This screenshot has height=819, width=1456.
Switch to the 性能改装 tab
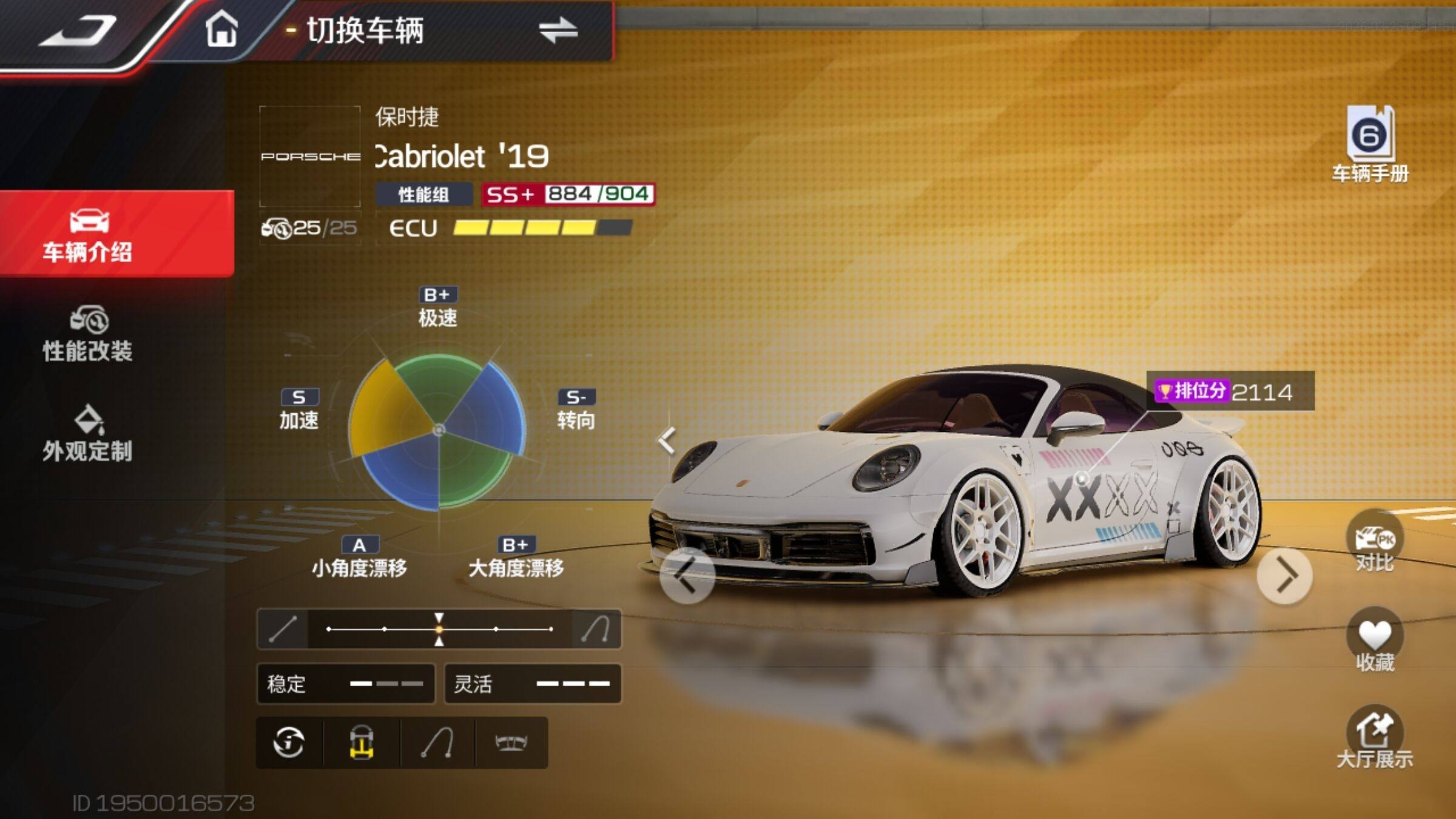pos(89,334)
